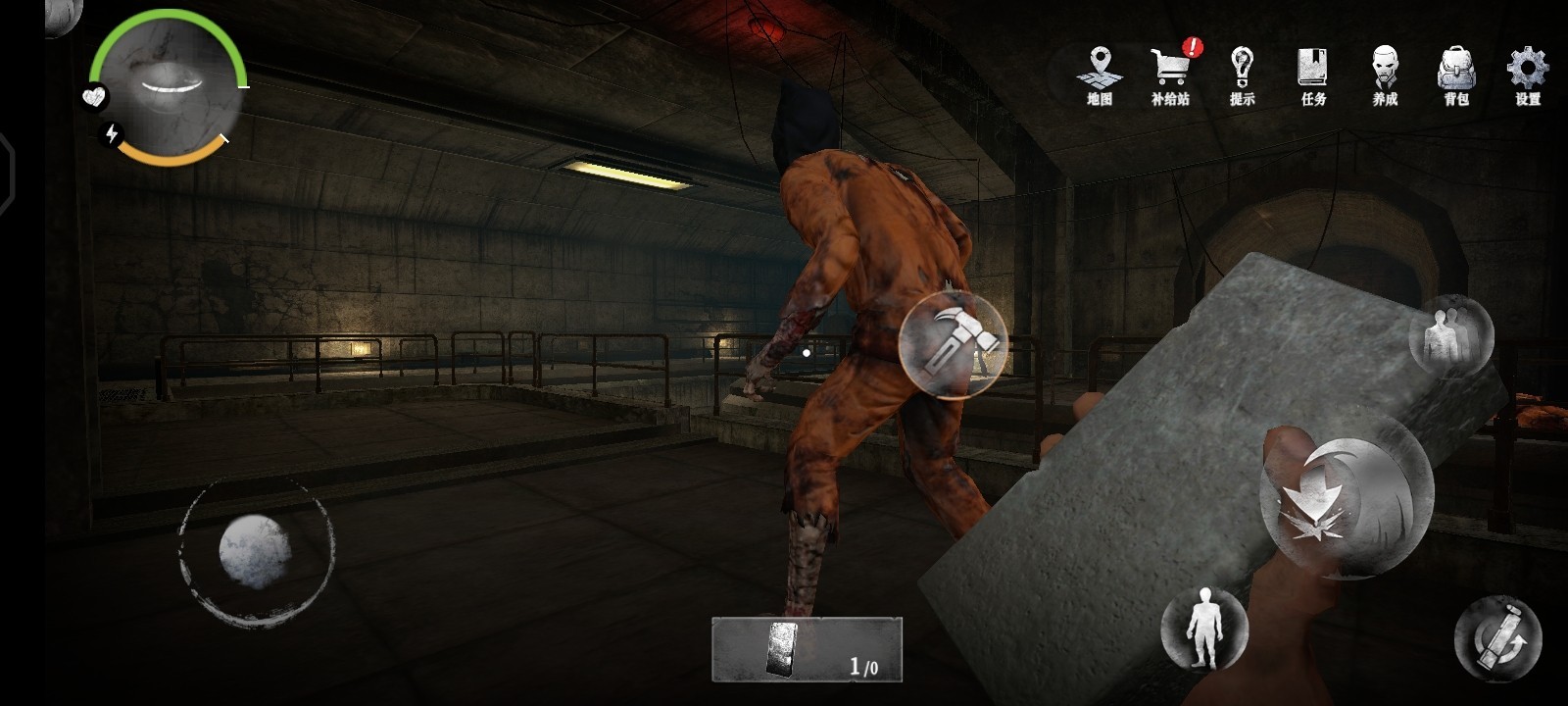Activate the downward smash attack button
Image resolution: width=1568 pixels, height=706 pixels.
[x=1346, y=508]
